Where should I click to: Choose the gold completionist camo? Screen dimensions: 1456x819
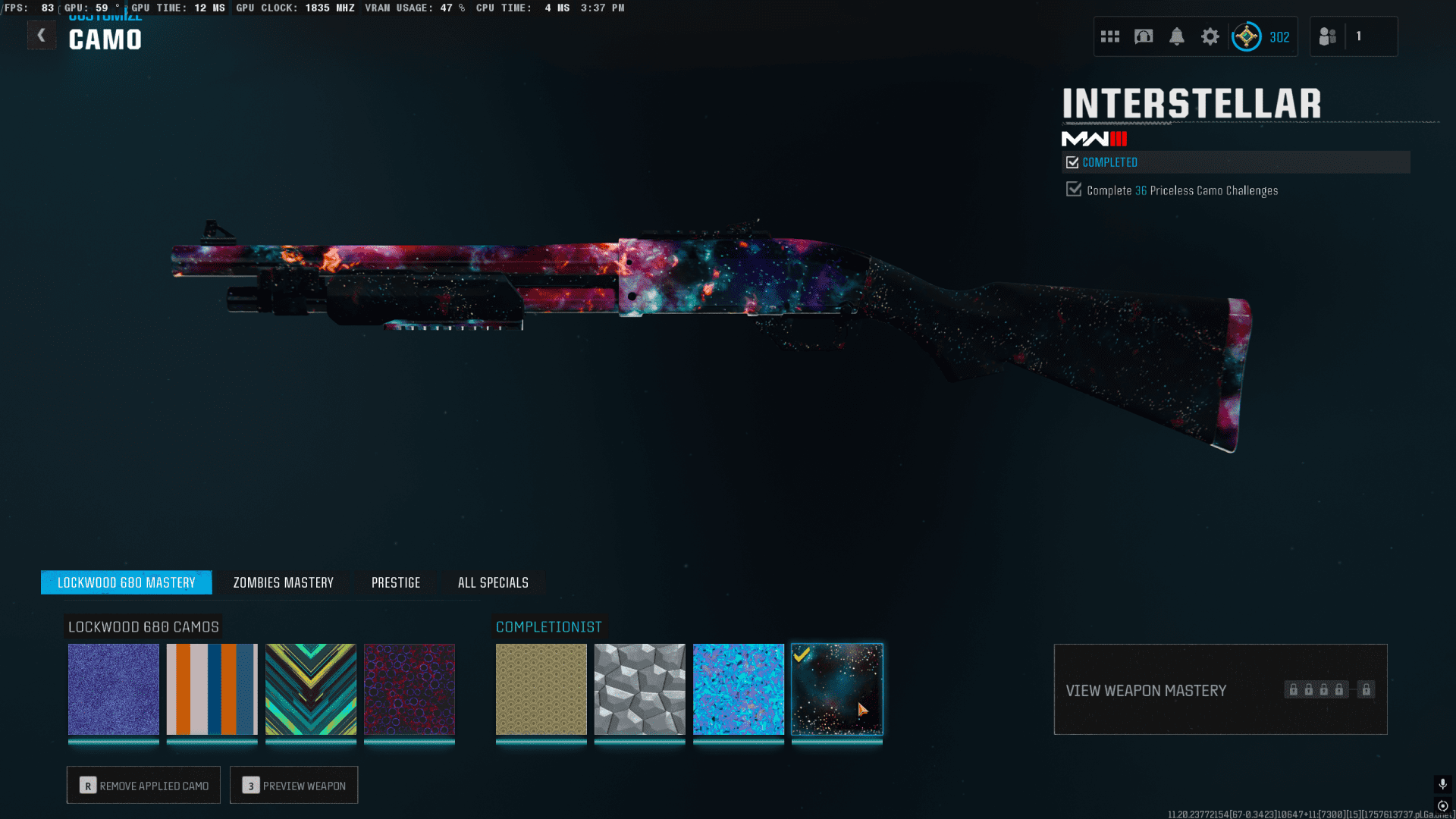[541, 689]
